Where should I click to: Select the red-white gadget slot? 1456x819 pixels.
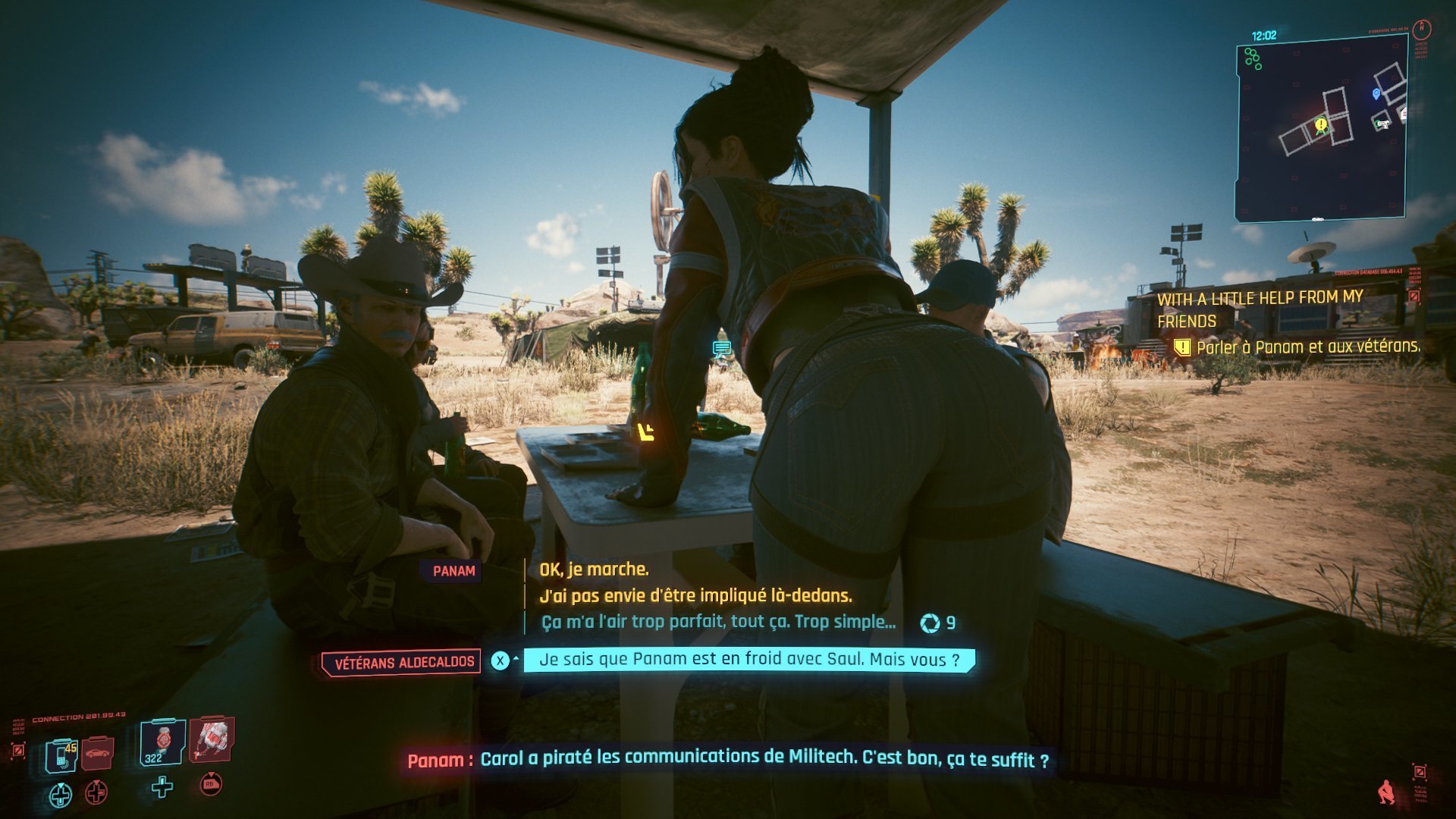212,738
